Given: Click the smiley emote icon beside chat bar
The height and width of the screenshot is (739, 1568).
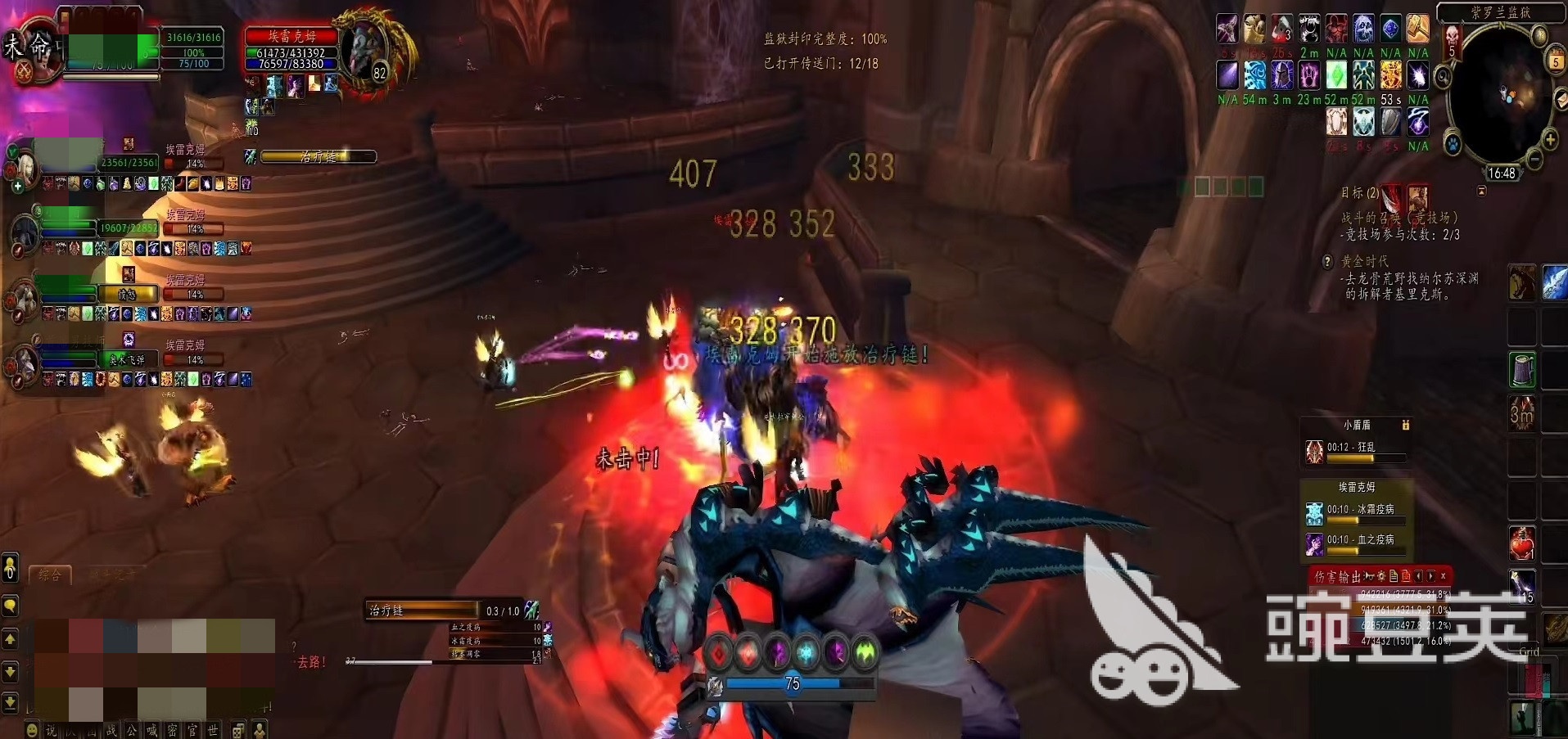Looking at the screenshot, I should [x=32, y=730].
